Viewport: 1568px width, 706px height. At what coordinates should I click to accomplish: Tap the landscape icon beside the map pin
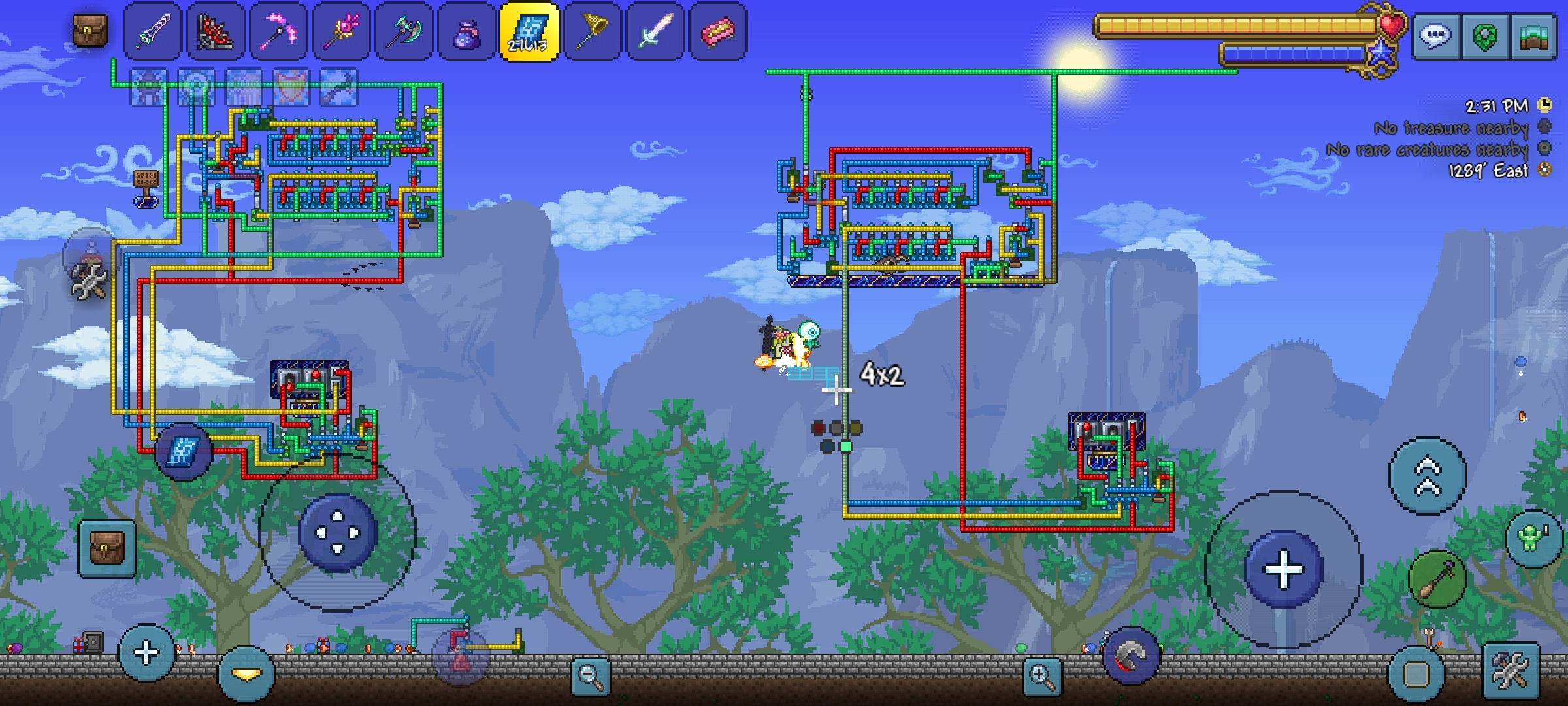[x=1533, y=36]
